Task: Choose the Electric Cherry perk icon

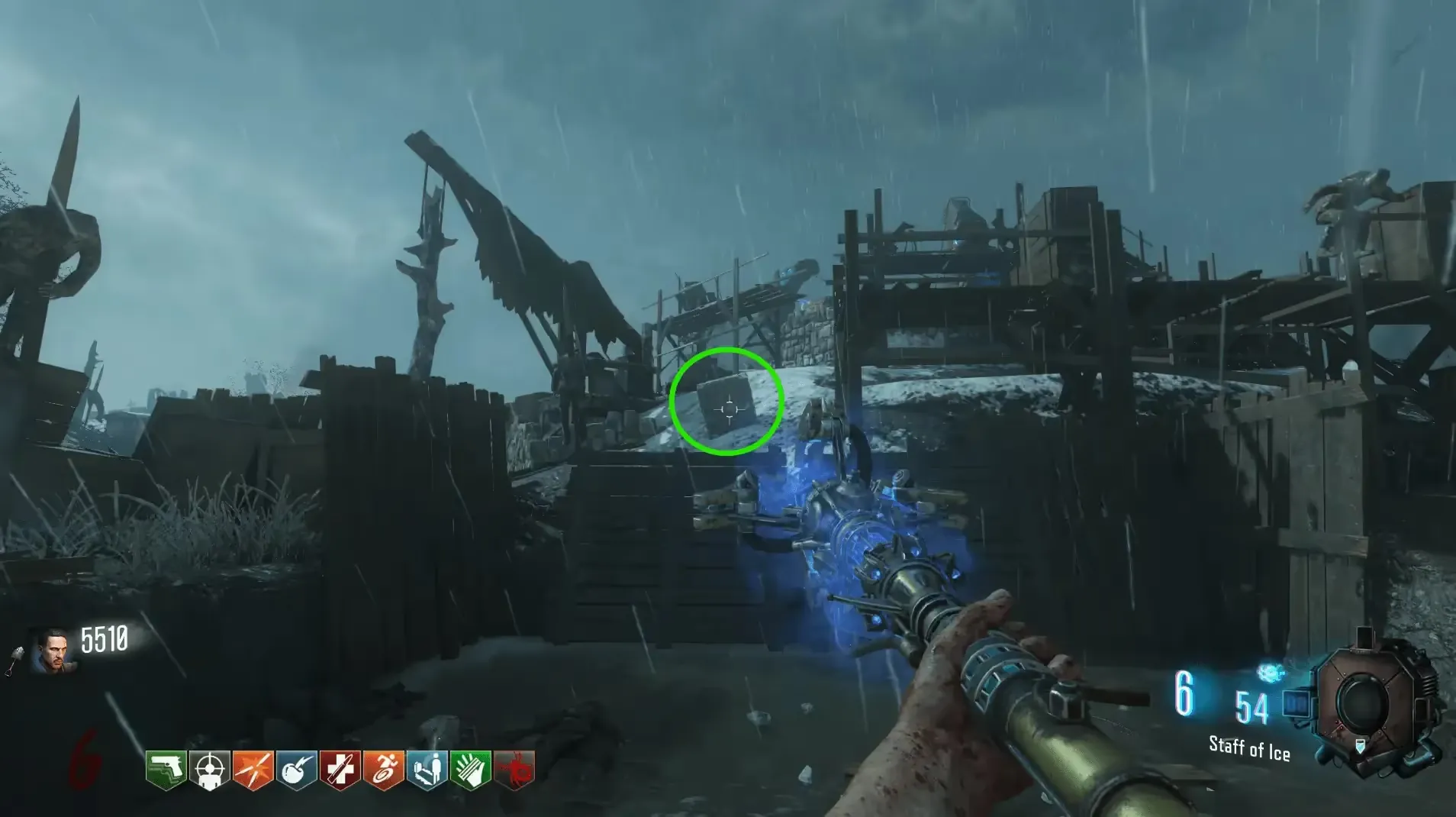Action: coord(296,770)
